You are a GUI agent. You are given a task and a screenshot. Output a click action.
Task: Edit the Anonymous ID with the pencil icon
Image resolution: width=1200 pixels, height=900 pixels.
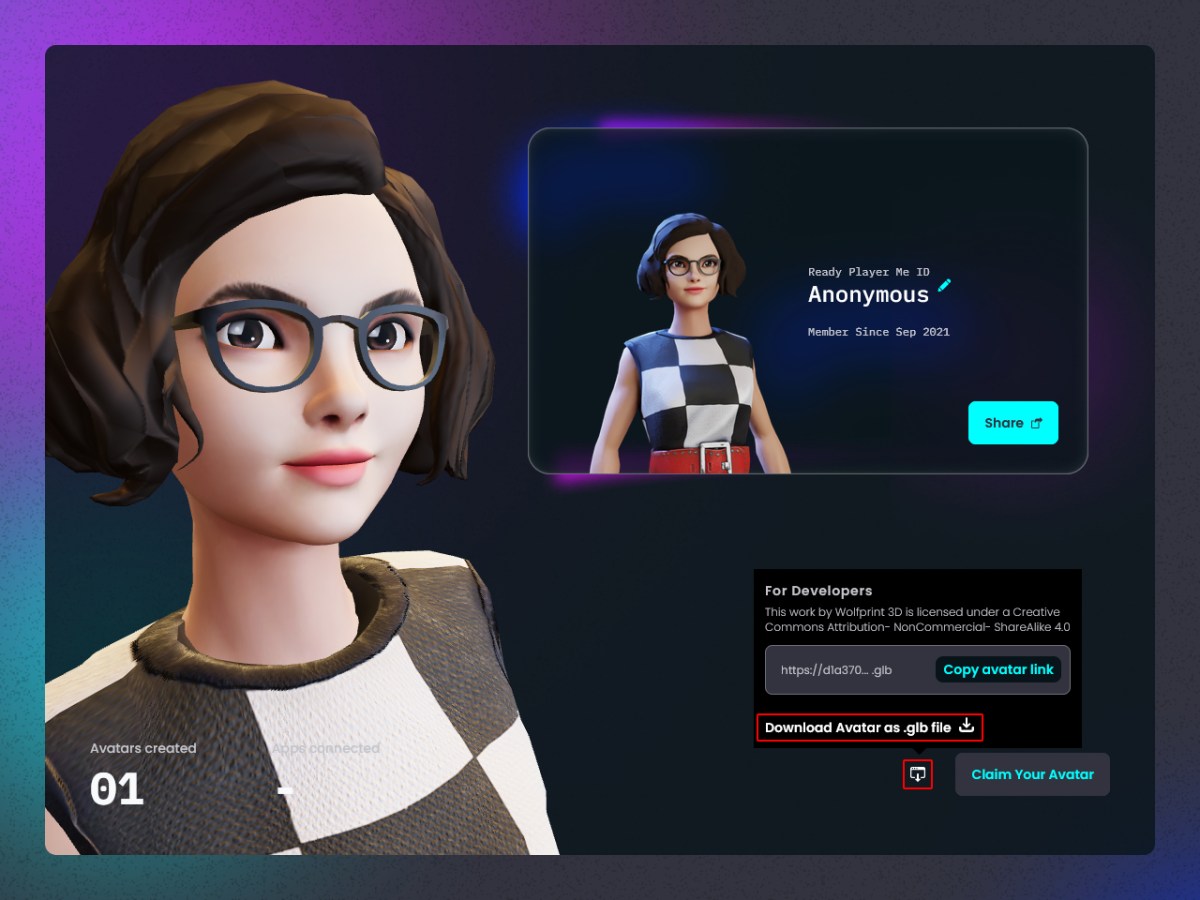944,286
